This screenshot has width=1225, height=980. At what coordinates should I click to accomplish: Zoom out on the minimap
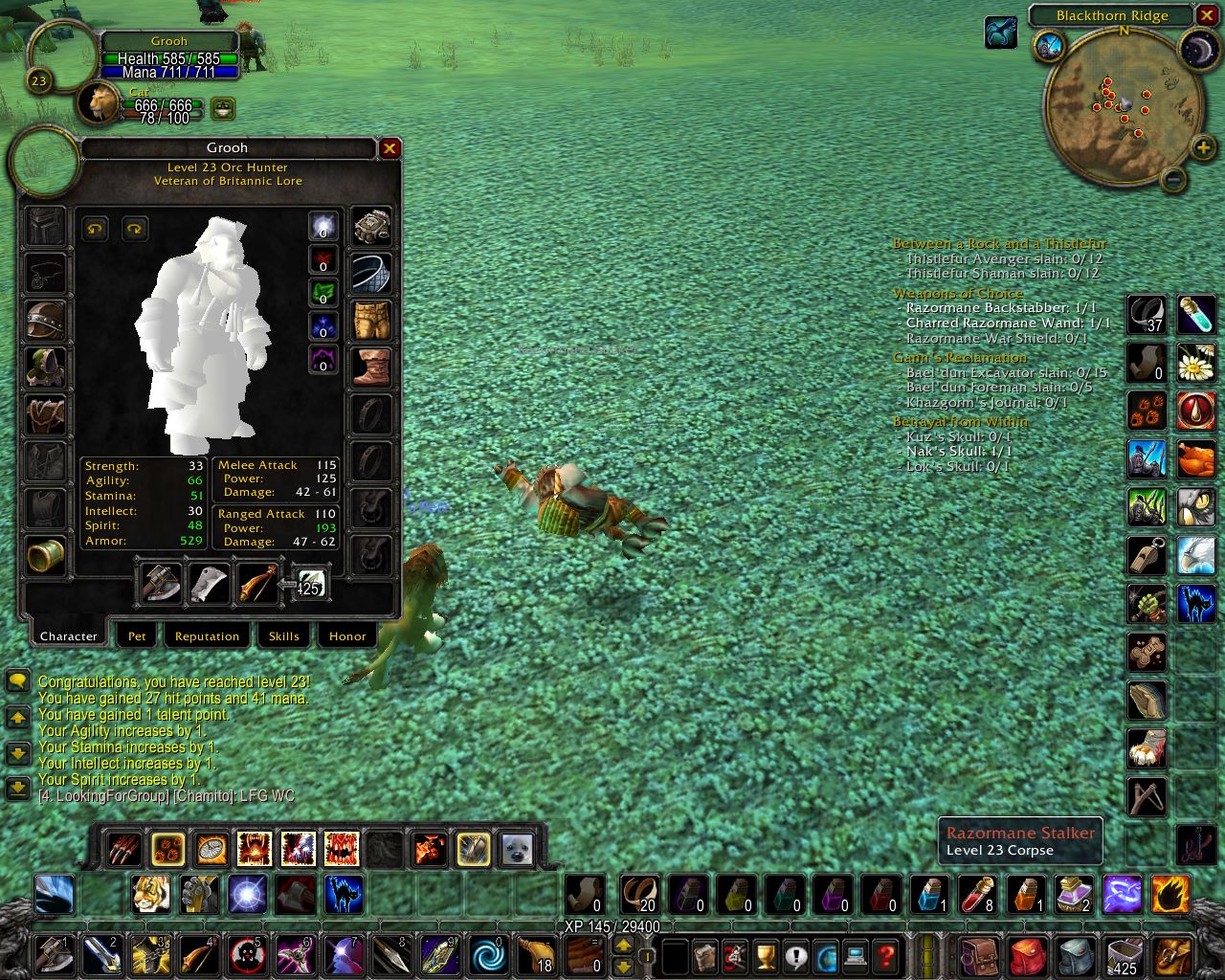(x=1173, y=178)
